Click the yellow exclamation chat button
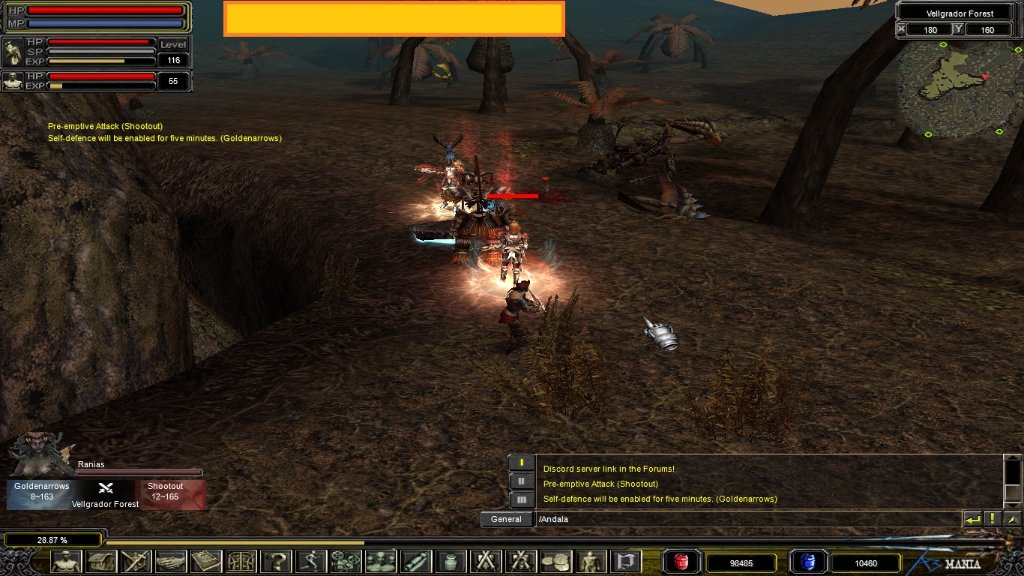Viewport: 1024px width, 576px height. click(992, 519)
